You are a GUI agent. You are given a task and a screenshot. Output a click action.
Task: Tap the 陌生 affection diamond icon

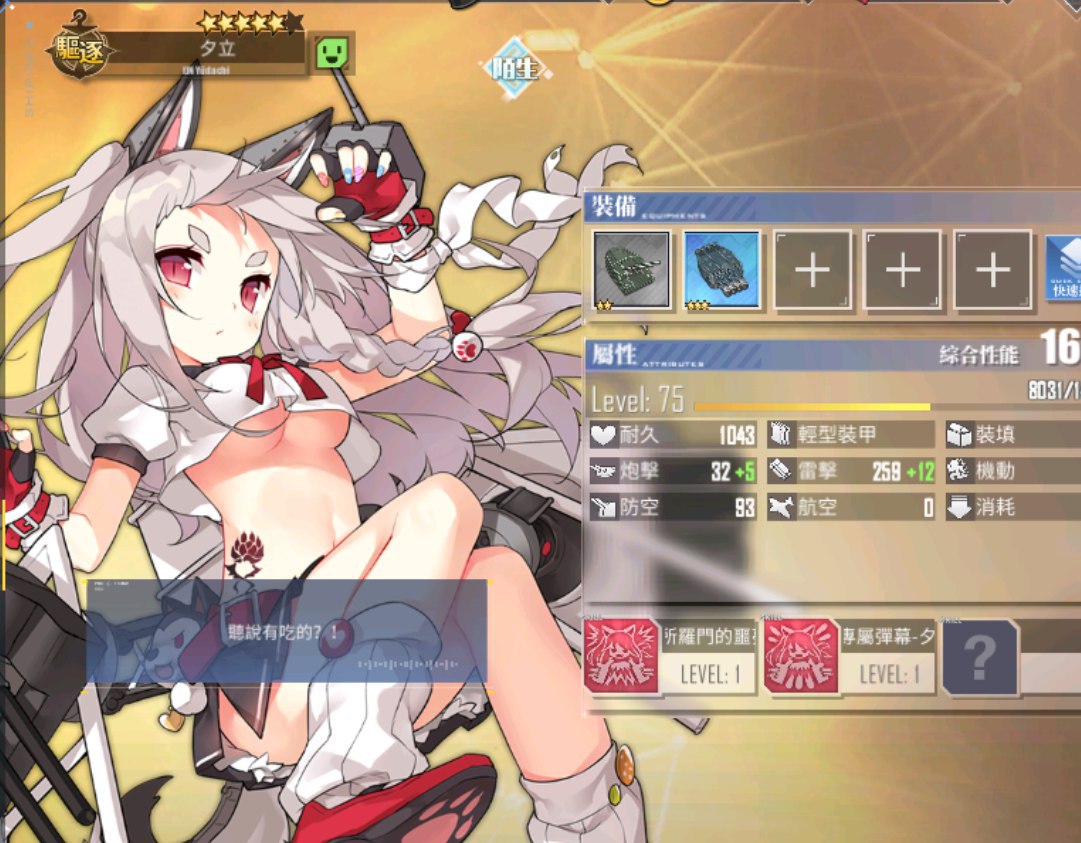[x=514, y=68]
